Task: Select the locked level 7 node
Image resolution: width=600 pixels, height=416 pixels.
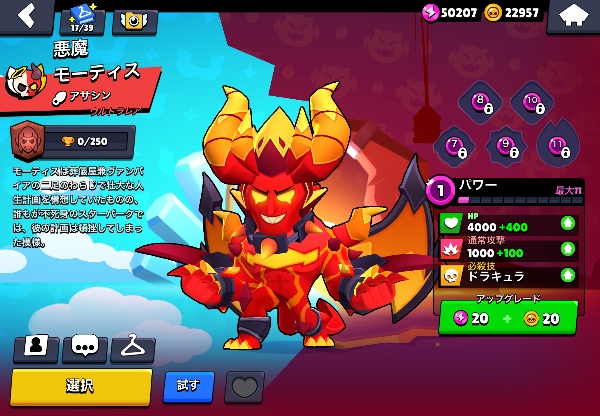Action: 456,146
